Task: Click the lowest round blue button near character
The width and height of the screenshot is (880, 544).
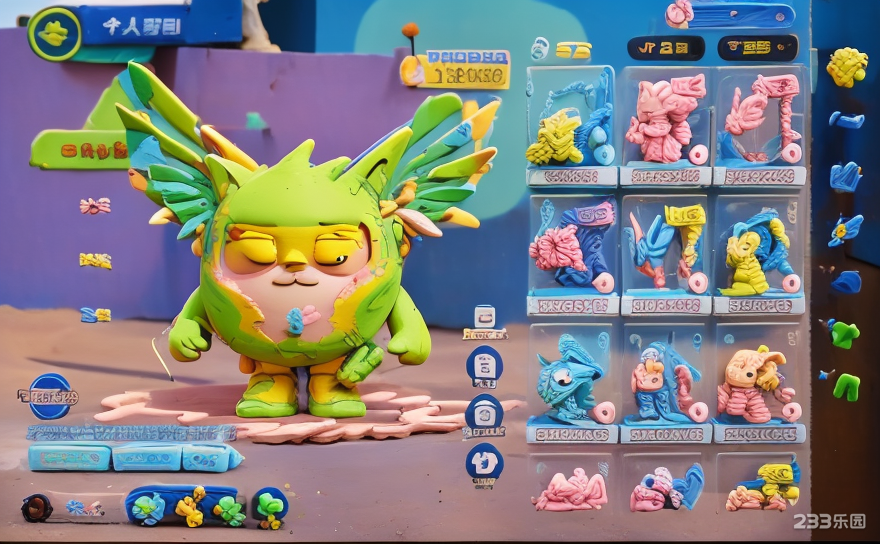Action: [484, 463]
